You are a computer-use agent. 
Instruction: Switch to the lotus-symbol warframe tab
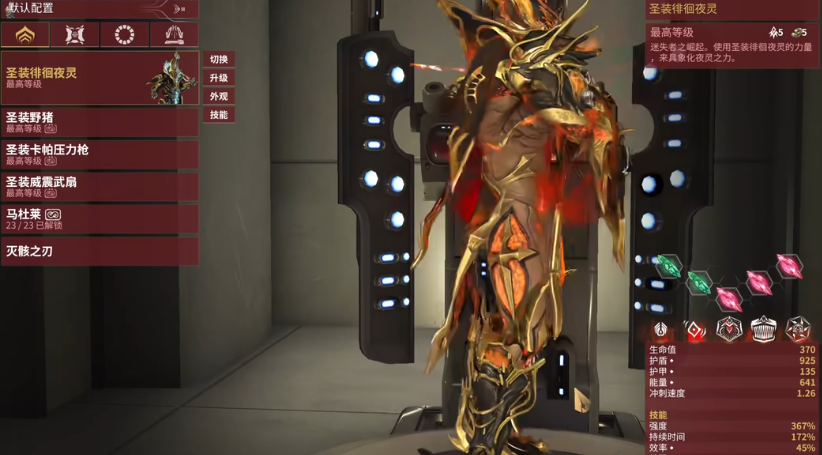(25, 36)
